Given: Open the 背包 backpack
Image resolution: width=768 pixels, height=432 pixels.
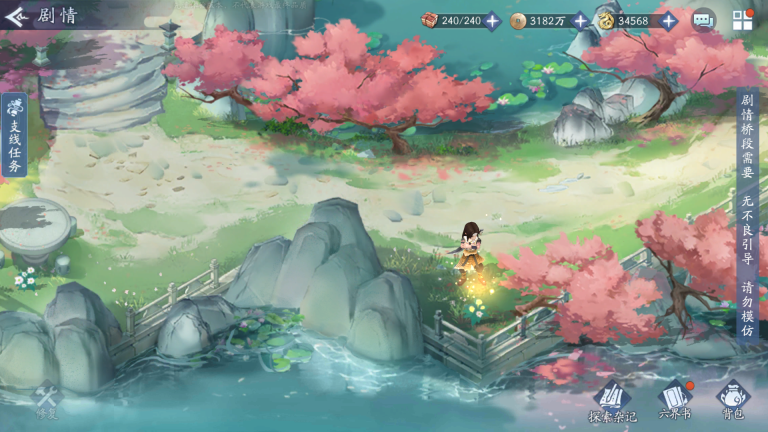Looking at the screenshot, I should point(733,400).
